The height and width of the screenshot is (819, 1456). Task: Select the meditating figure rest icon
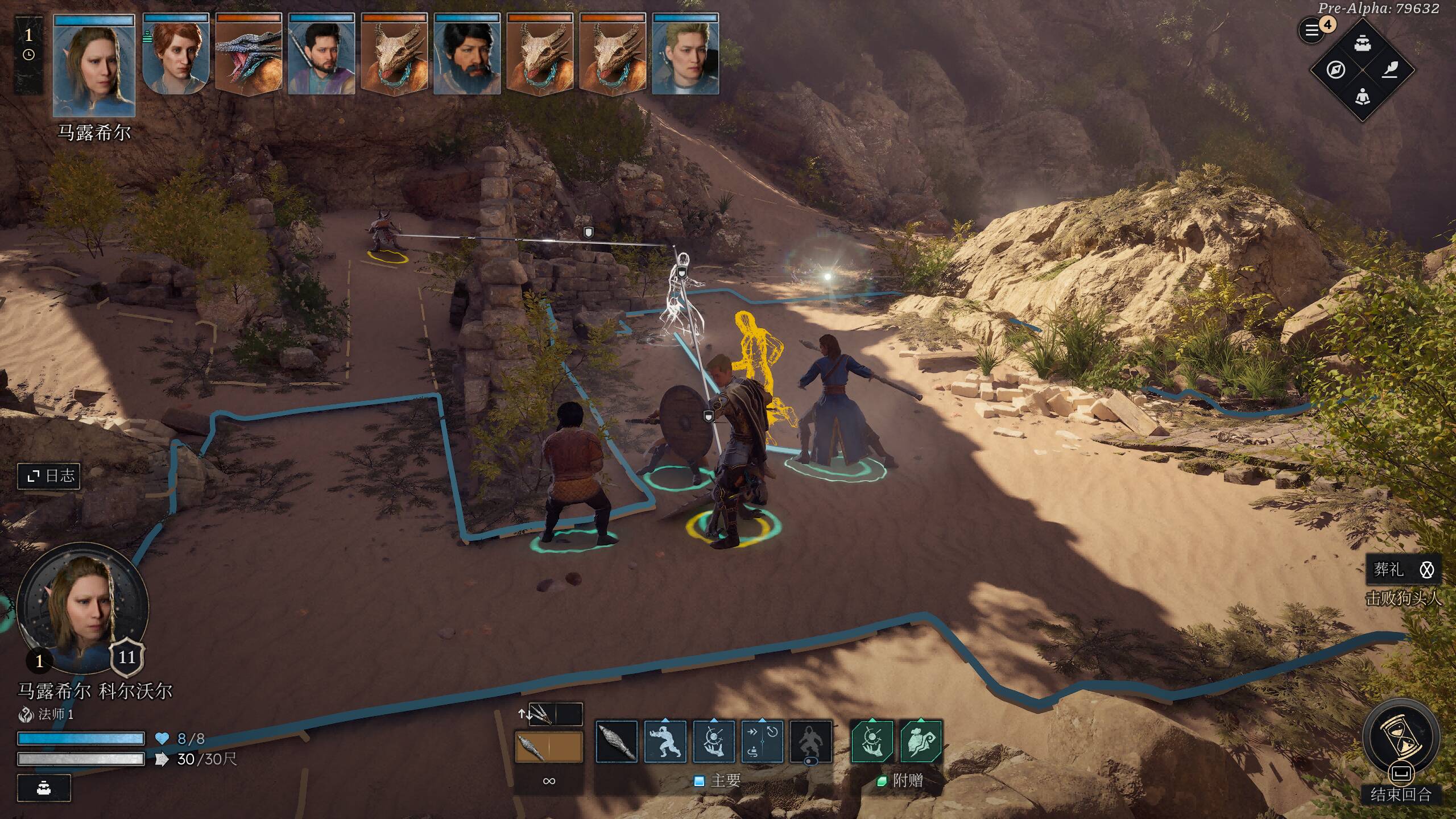pos(1362,97)
